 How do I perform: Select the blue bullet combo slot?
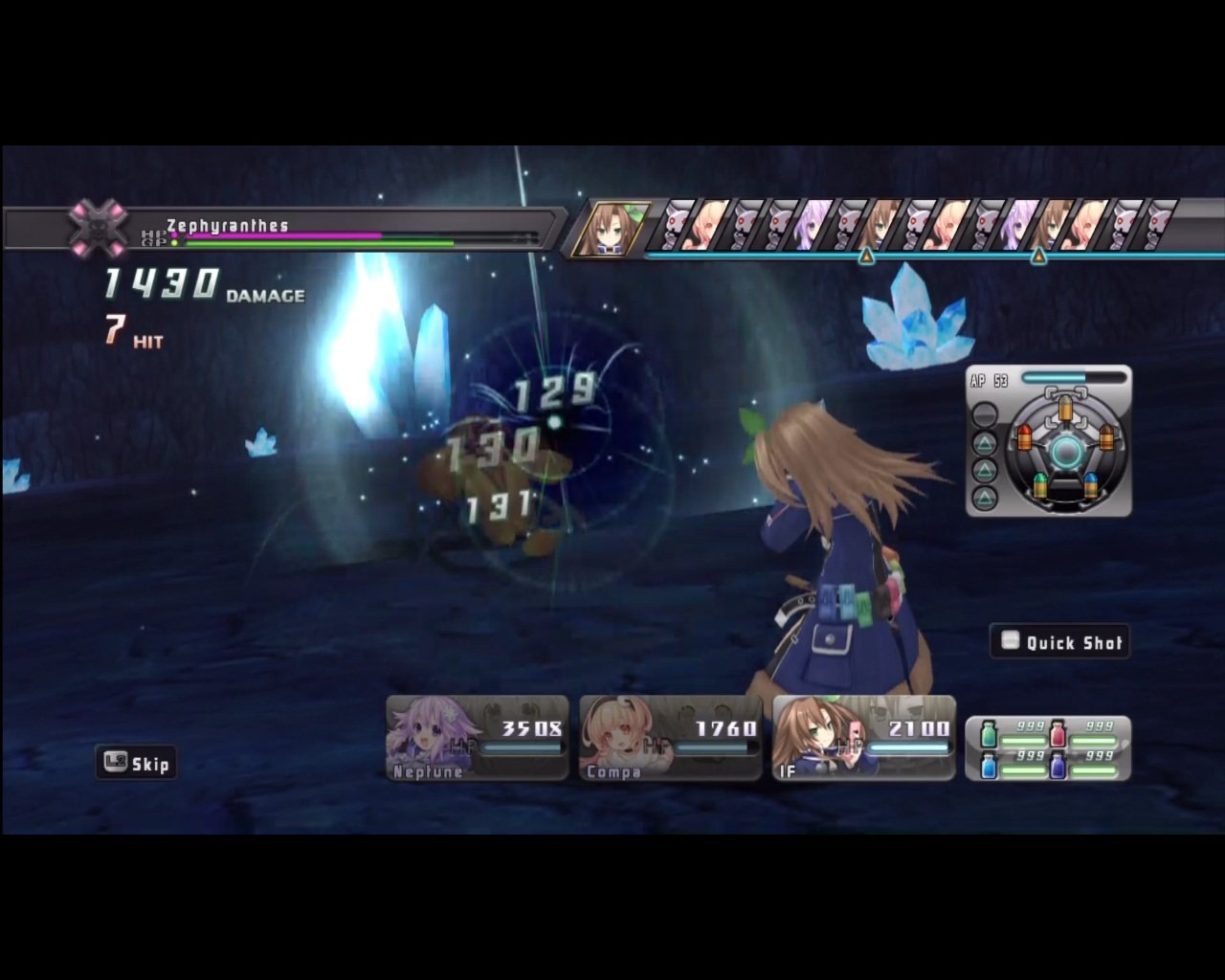click(1092, 483)
